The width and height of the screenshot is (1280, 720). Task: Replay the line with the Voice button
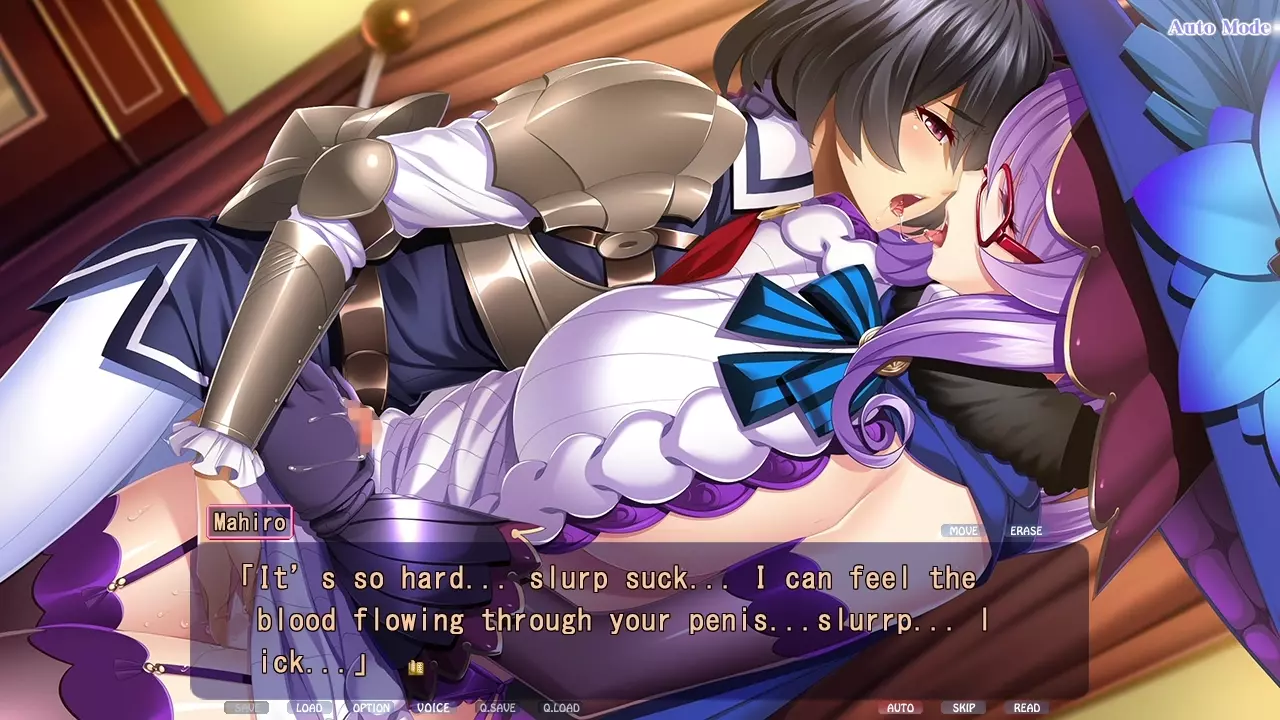[x=433, y=708]
